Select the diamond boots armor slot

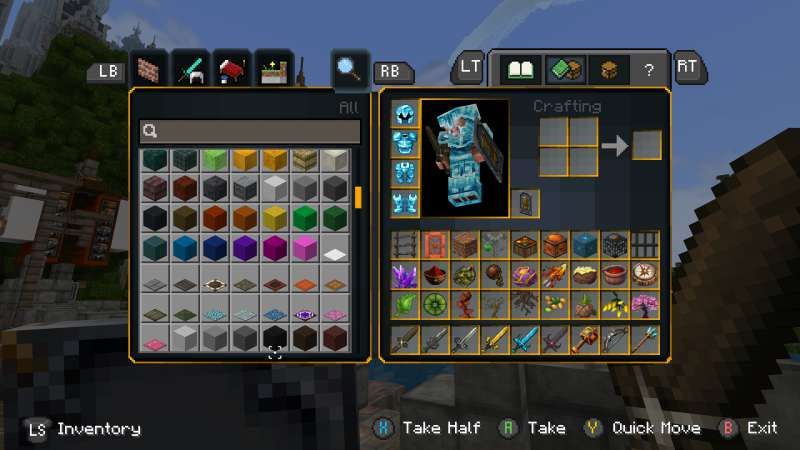pos(404,202)
